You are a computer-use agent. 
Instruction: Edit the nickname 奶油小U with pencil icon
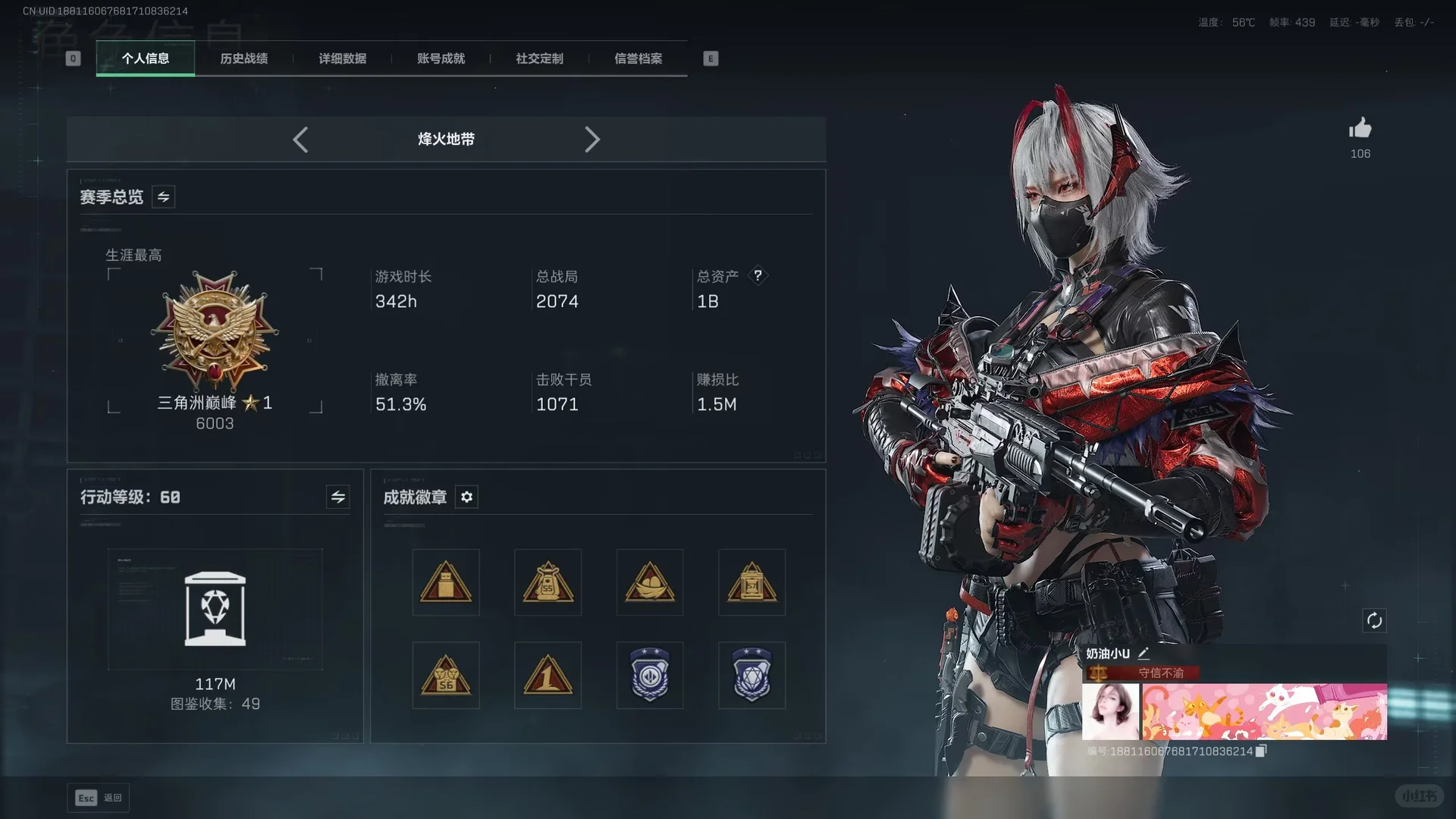[1144, 653]
